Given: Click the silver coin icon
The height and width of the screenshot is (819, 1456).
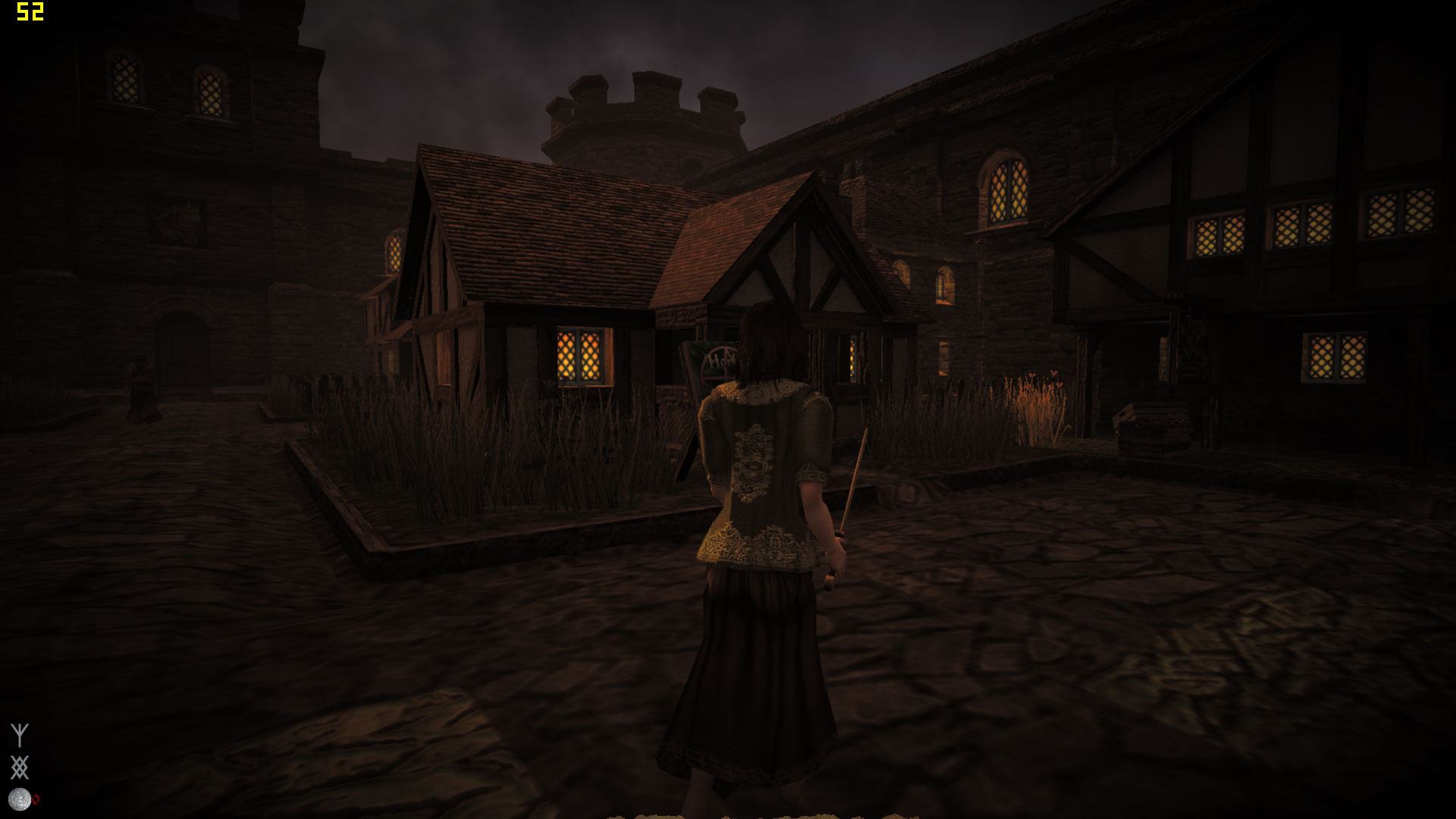Looking at the screenshot, I should pos(19,799).
